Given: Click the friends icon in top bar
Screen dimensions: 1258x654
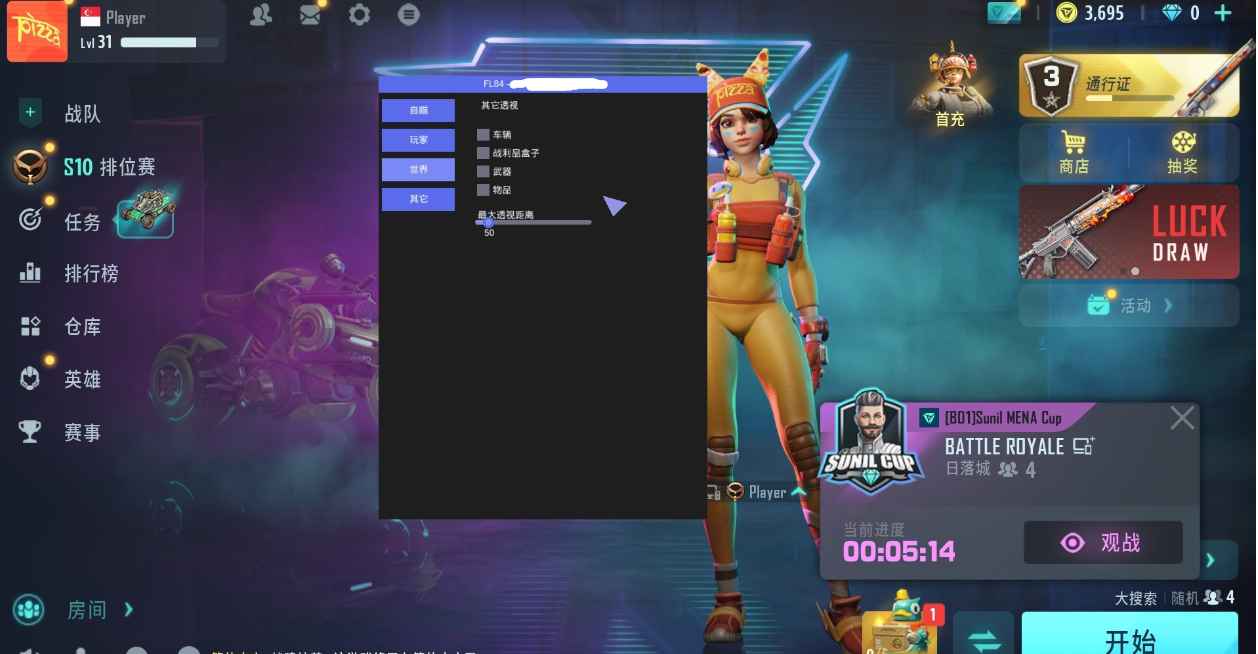Looking at the screenshot, I should [261, 15].
